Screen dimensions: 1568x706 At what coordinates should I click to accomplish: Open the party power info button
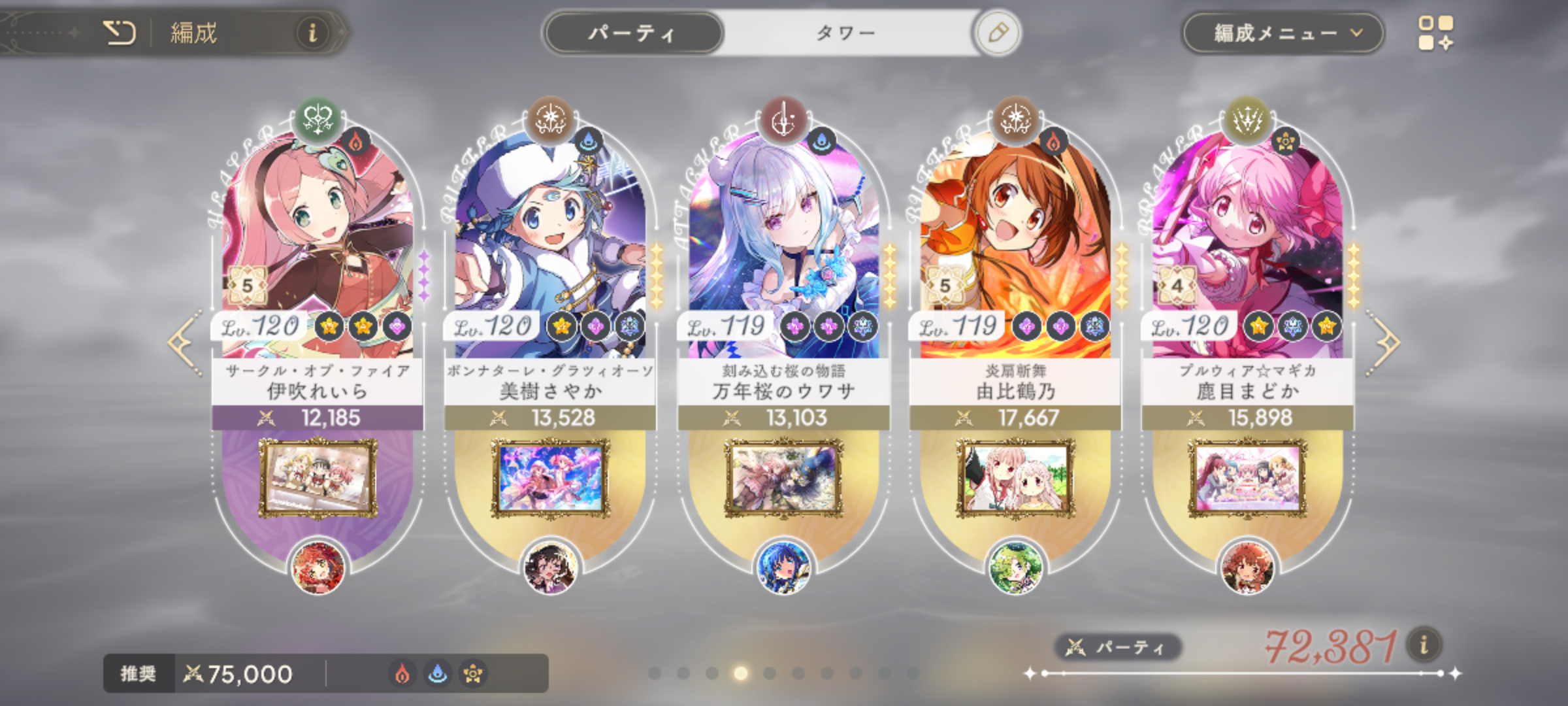coord(1424,645)
